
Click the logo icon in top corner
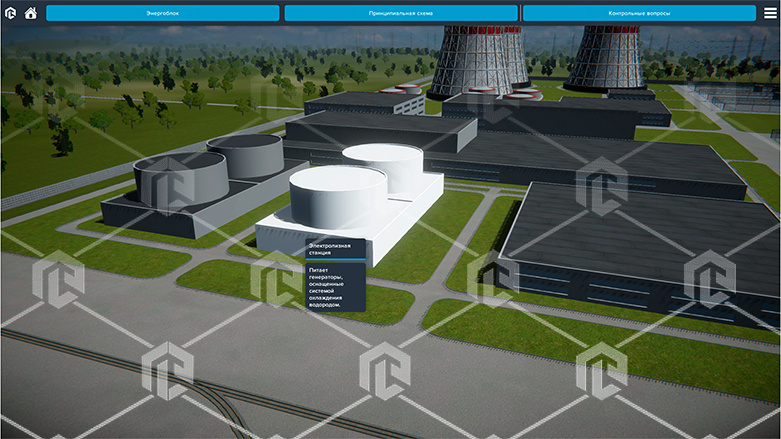coord(11,13)
